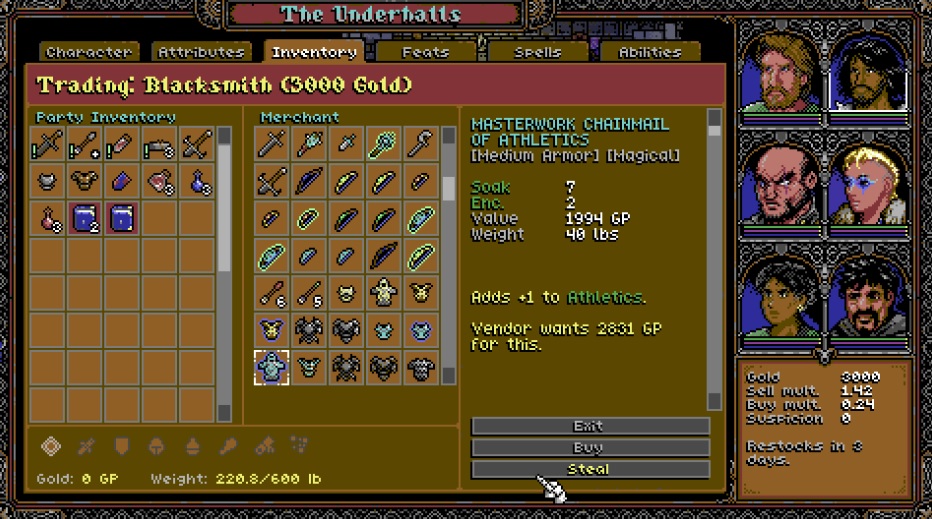Buy the selected chainmail
The width and height of the screenshot is (932, 519).
[x=590, y=447]
